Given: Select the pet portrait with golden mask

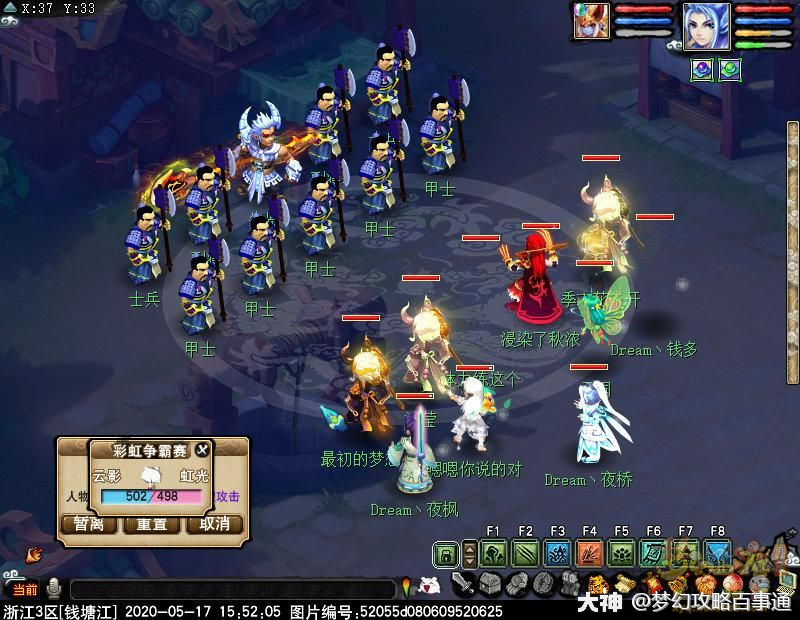Looking at the screenshot, I should (x=590, y=22).
